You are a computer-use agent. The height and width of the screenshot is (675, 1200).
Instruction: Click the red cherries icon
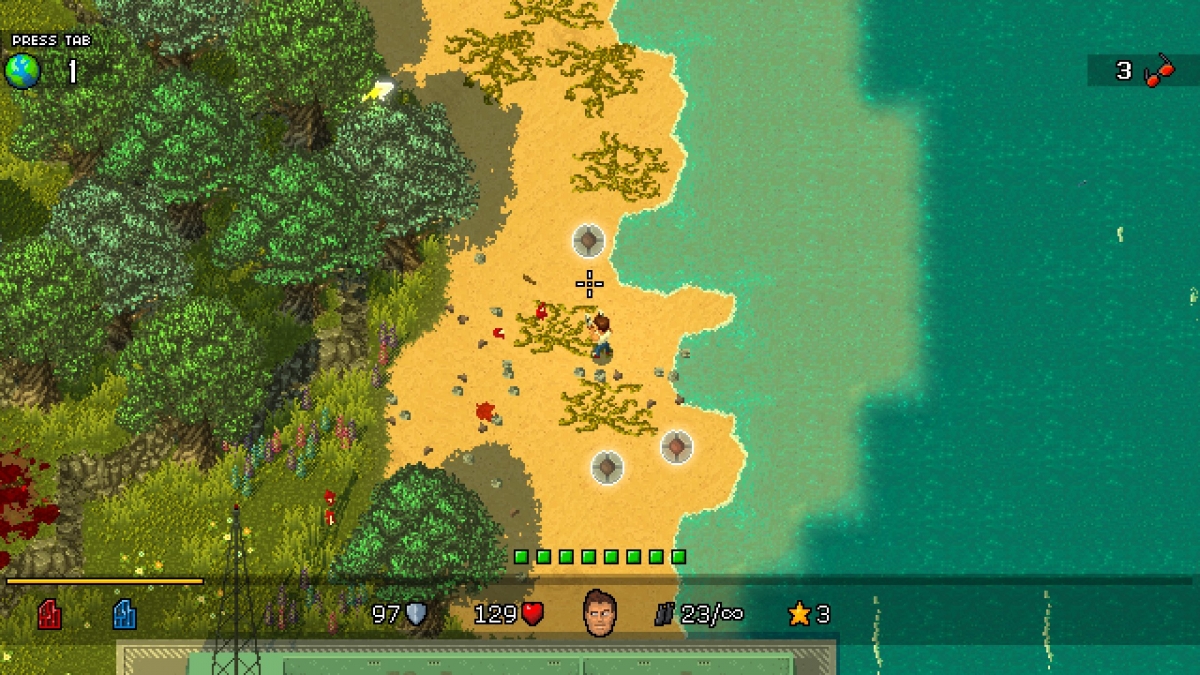pos(1159,71)
